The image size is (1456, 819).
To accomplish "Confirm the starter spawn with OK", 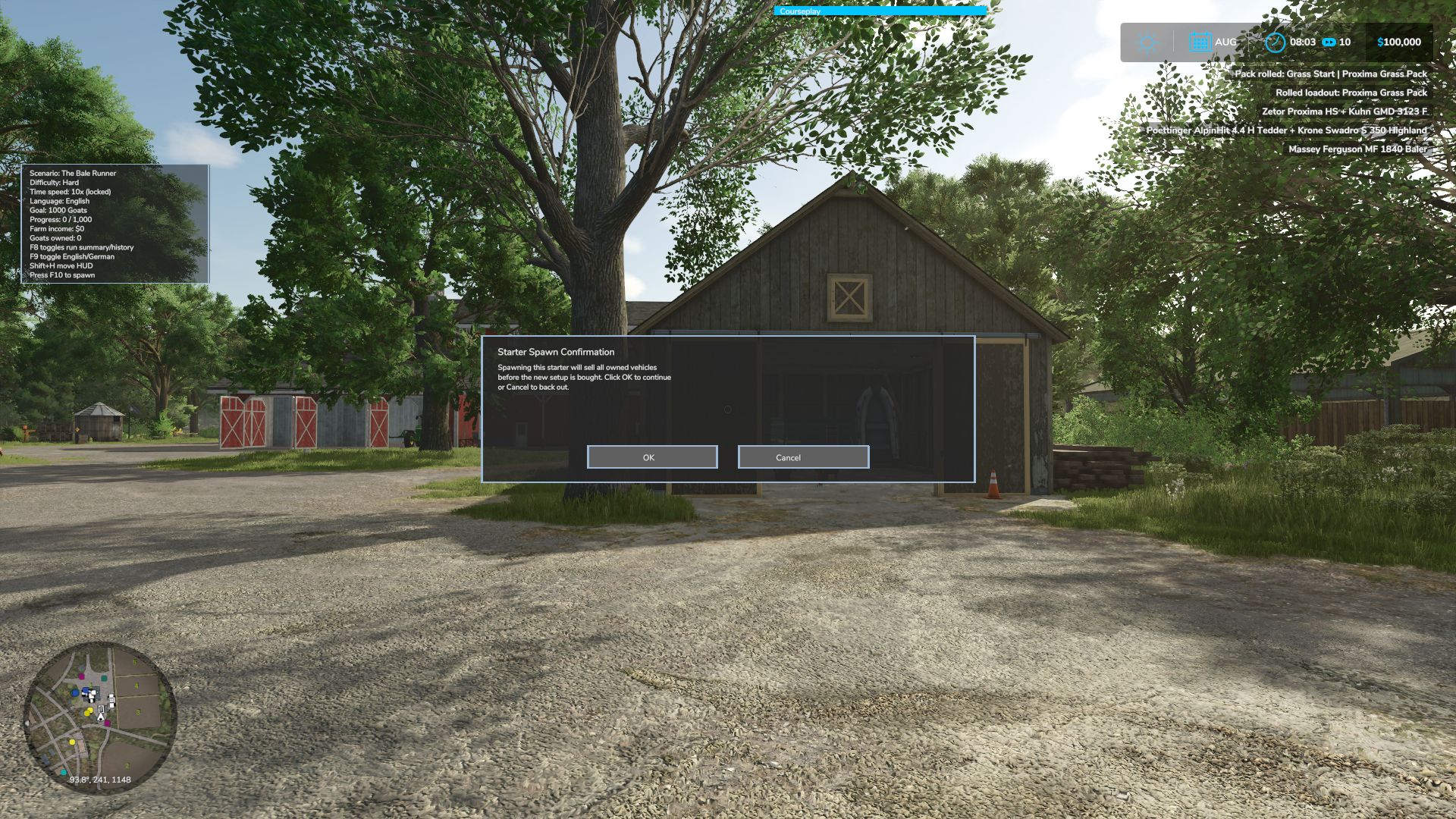I will (651, 457).
